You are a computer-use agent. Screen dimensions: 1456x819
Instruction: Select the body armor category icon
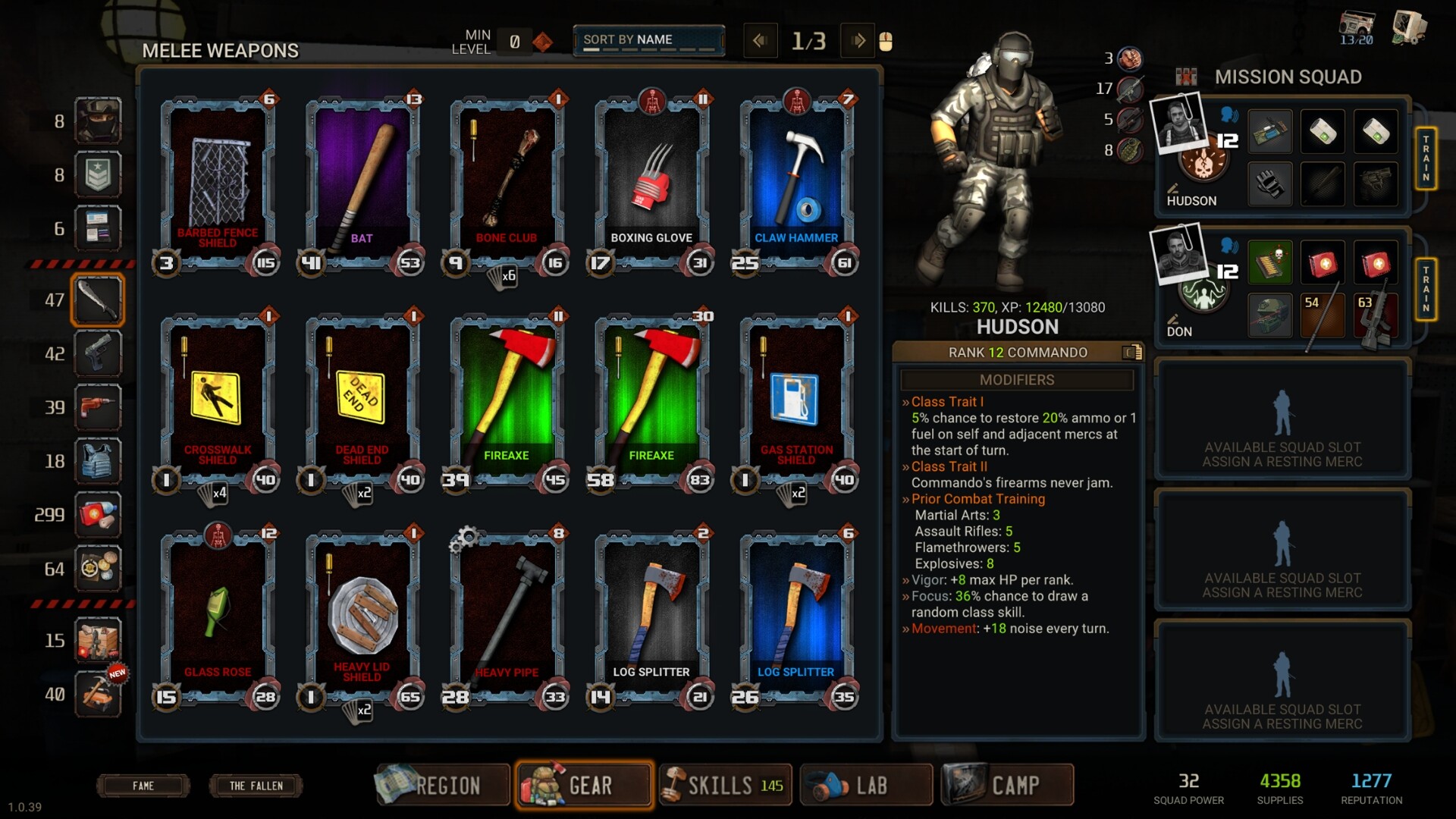[x=98, y=461]
